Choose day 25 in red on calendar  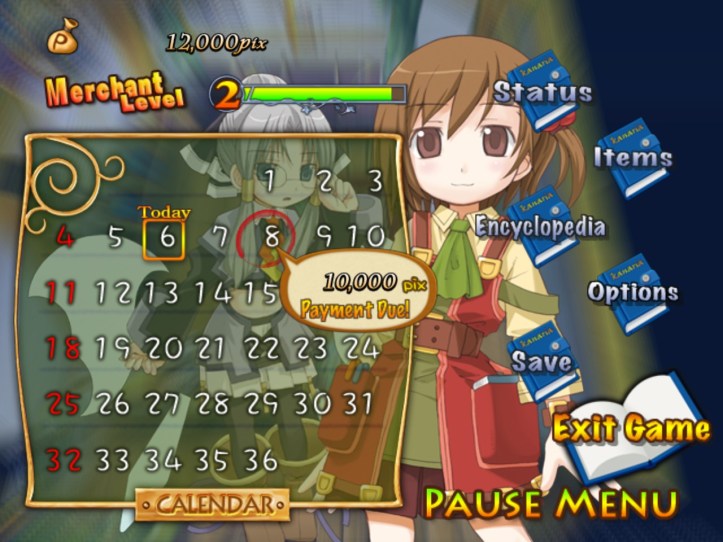(x=63, y=404)
